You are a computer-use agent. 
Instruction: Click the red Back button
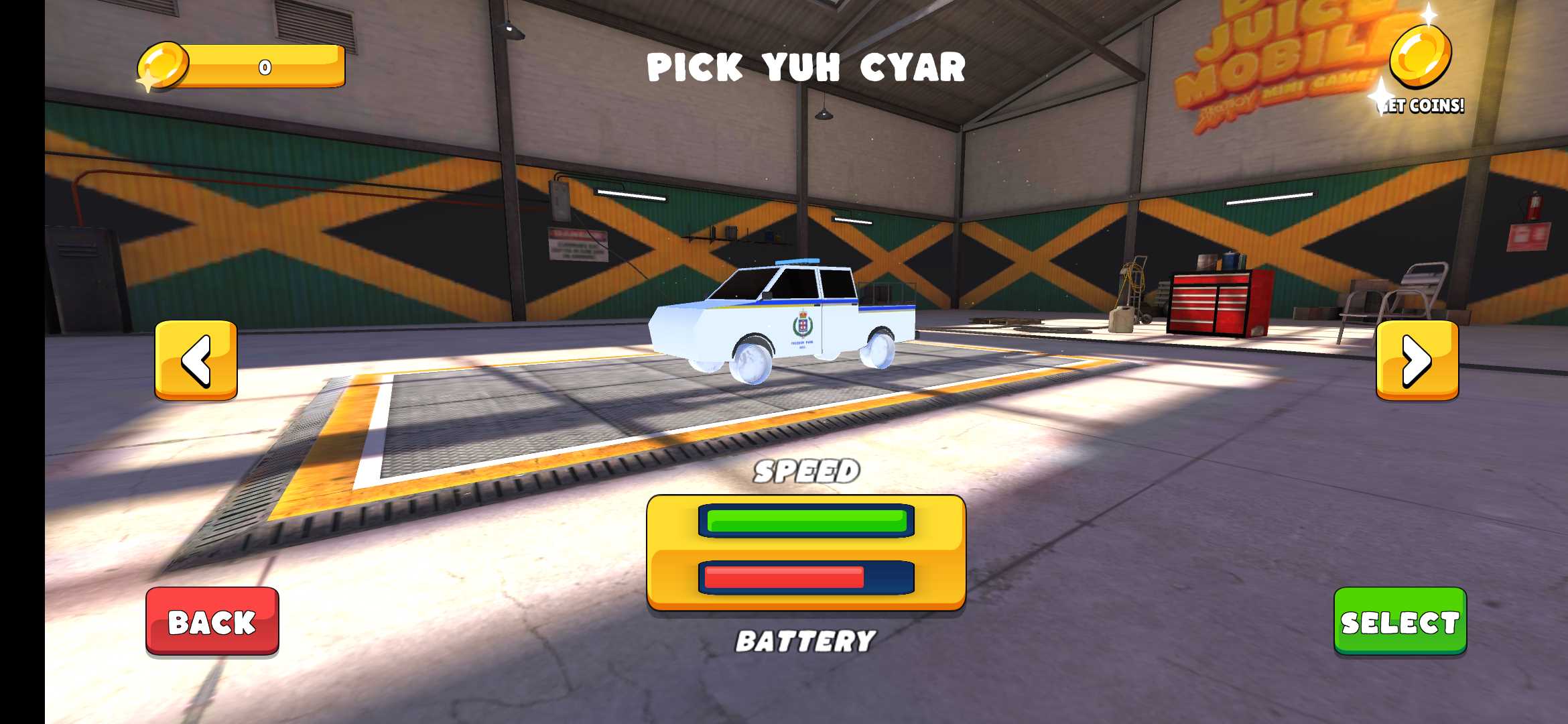pyautogui.click(x=212, y=621)
